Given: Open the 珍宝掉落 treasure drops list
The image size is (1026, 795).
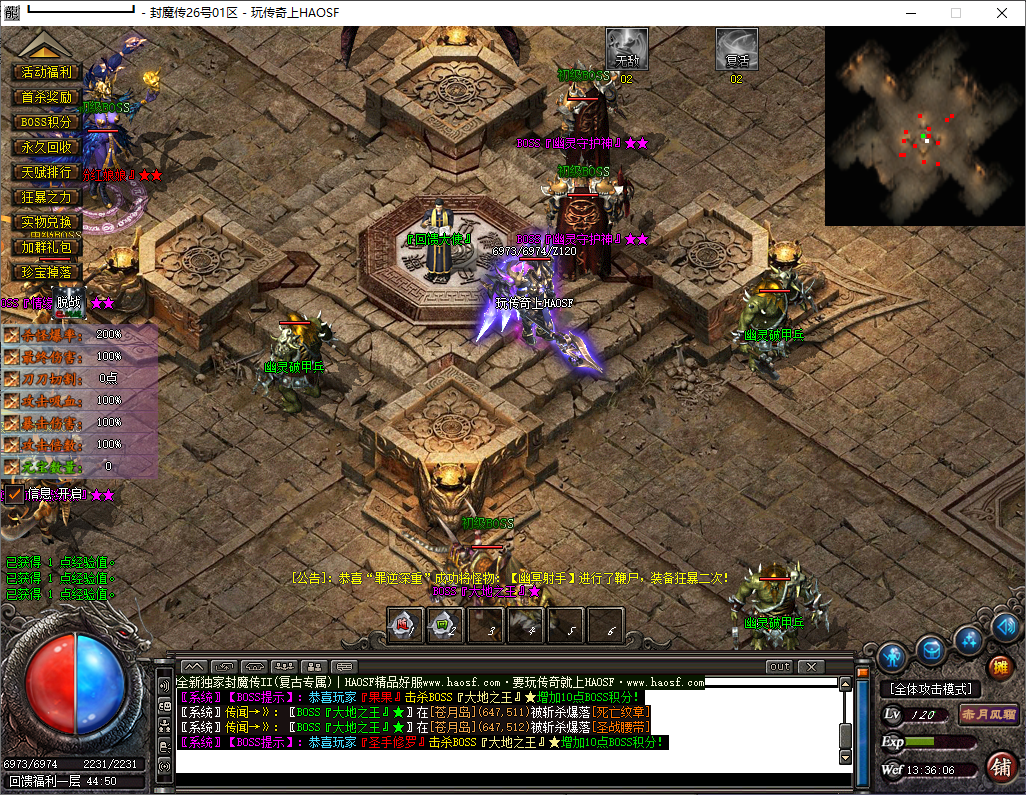Looking at the screenshot, I should click(46, 272).
